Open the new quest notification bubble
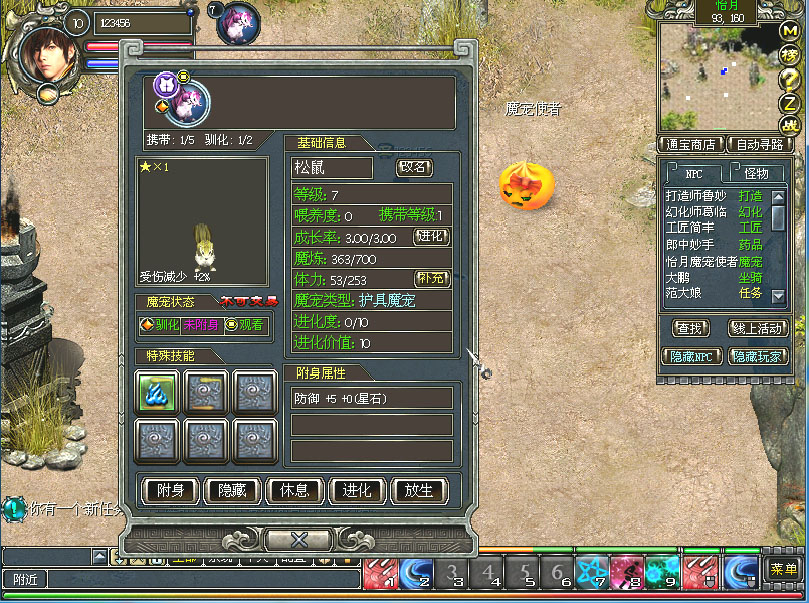 [x=13, y=509]
